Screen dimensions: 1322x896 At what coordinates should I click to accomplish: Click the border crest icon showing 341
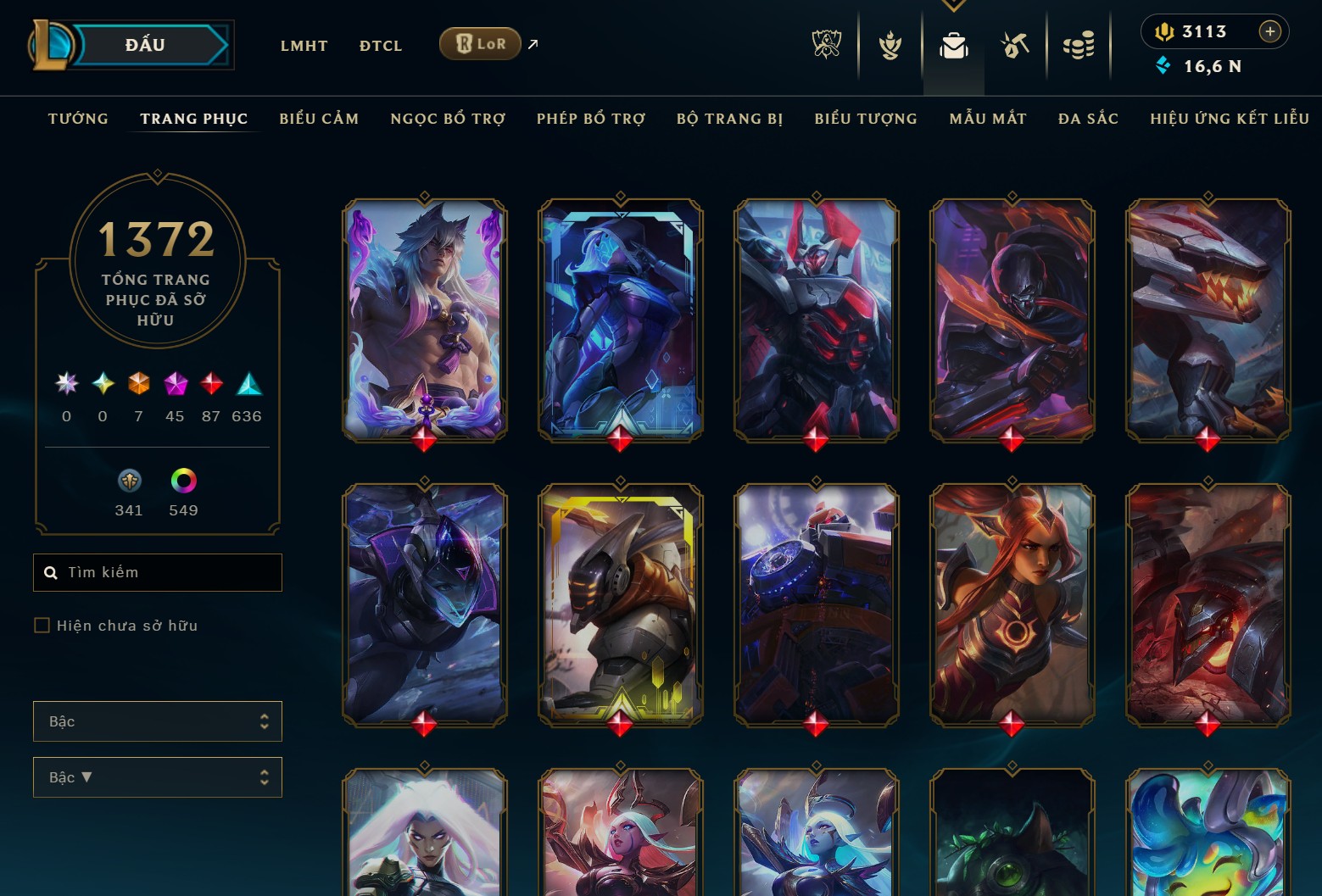(x=129, y=481)
